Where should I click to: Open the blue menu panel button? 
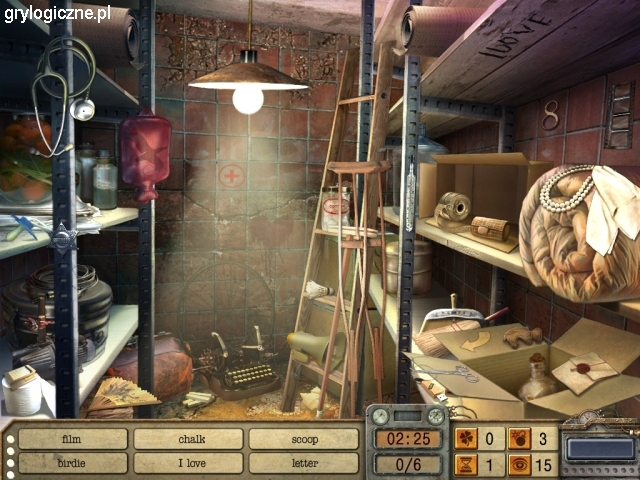coord(599,449)
